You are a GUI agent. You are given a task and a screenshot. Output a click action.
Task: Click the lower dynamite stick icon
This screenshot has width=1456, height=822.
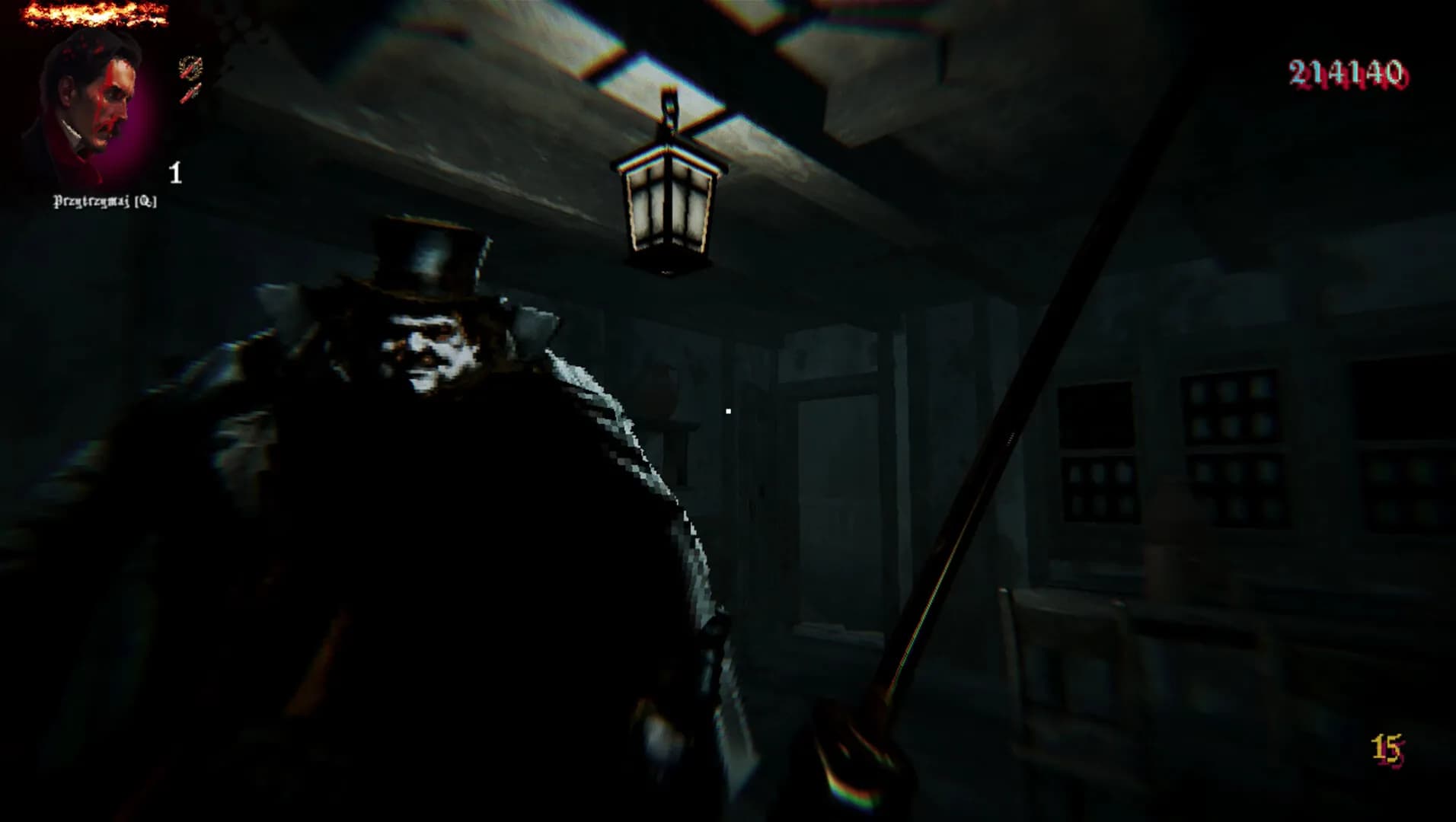pos(190,95)
